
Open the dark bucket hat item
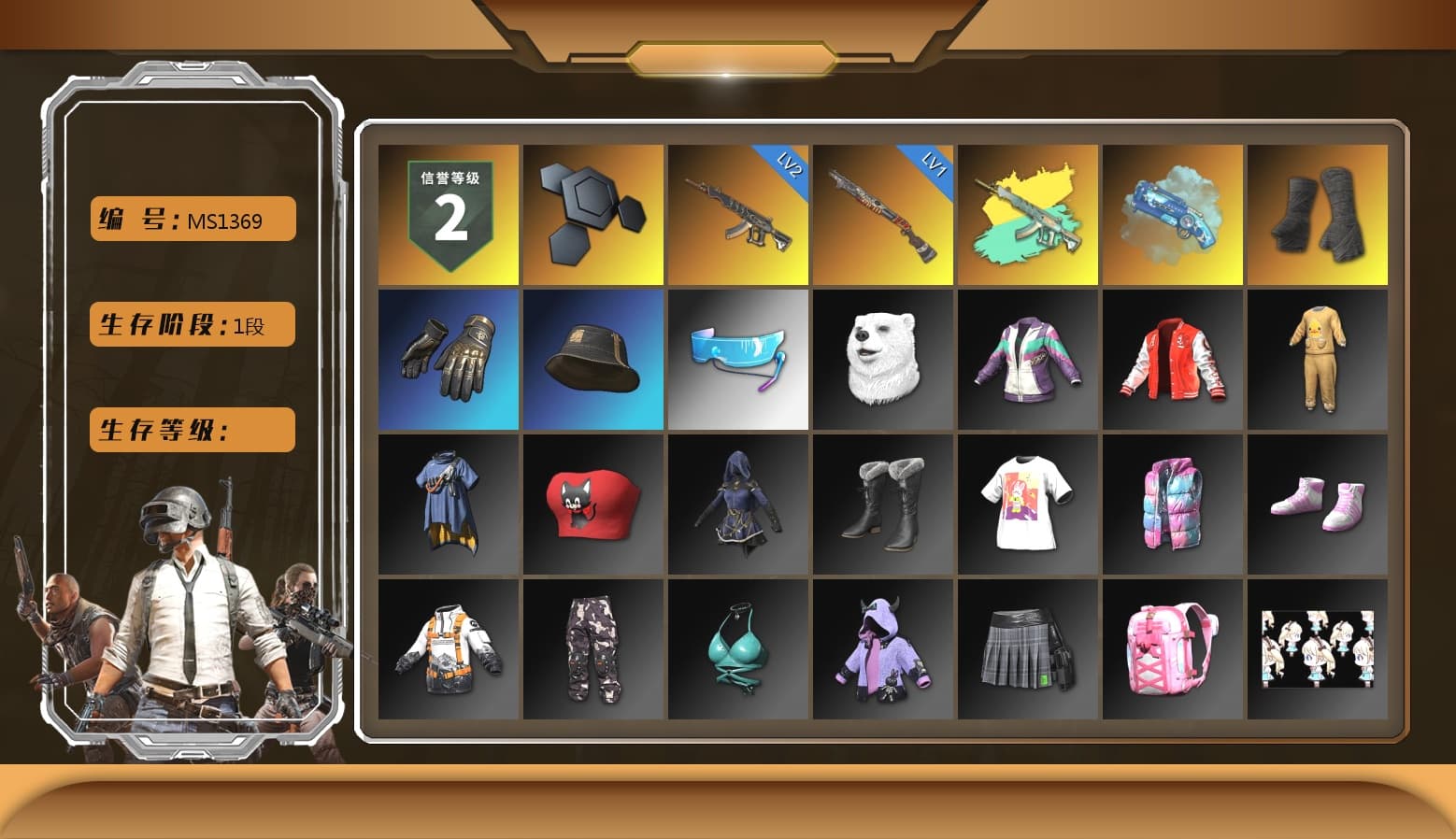[x=592, y=360]
